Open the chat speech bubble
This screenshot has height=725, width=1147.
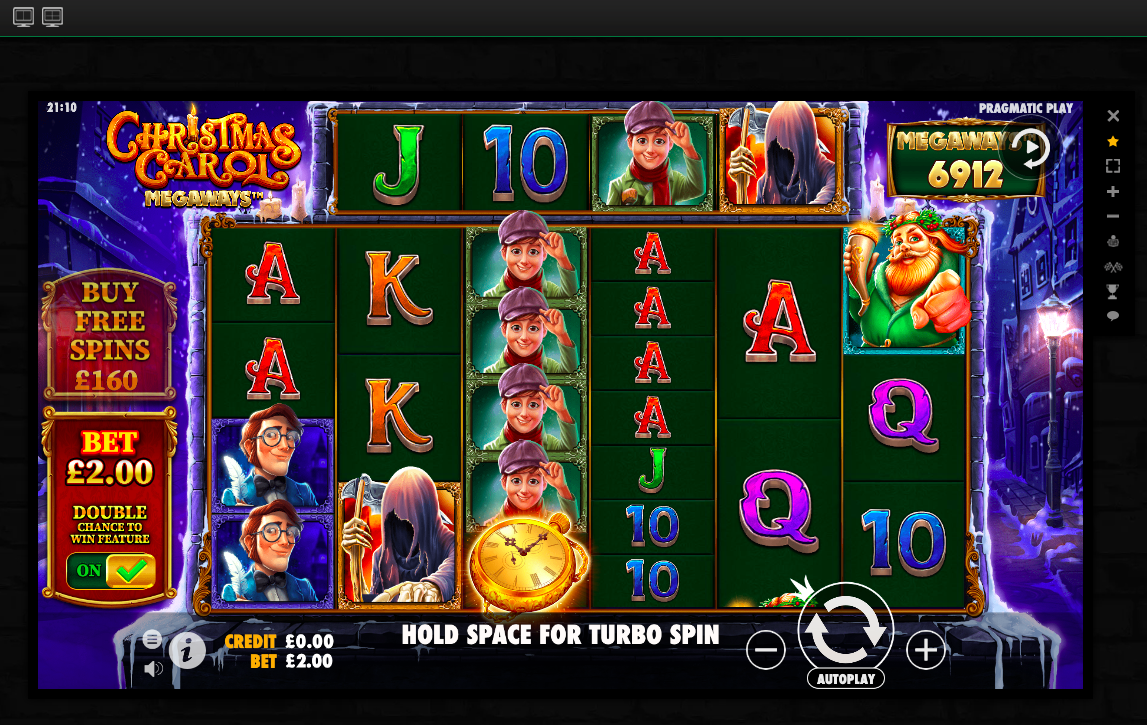(x=1113, y=316)
